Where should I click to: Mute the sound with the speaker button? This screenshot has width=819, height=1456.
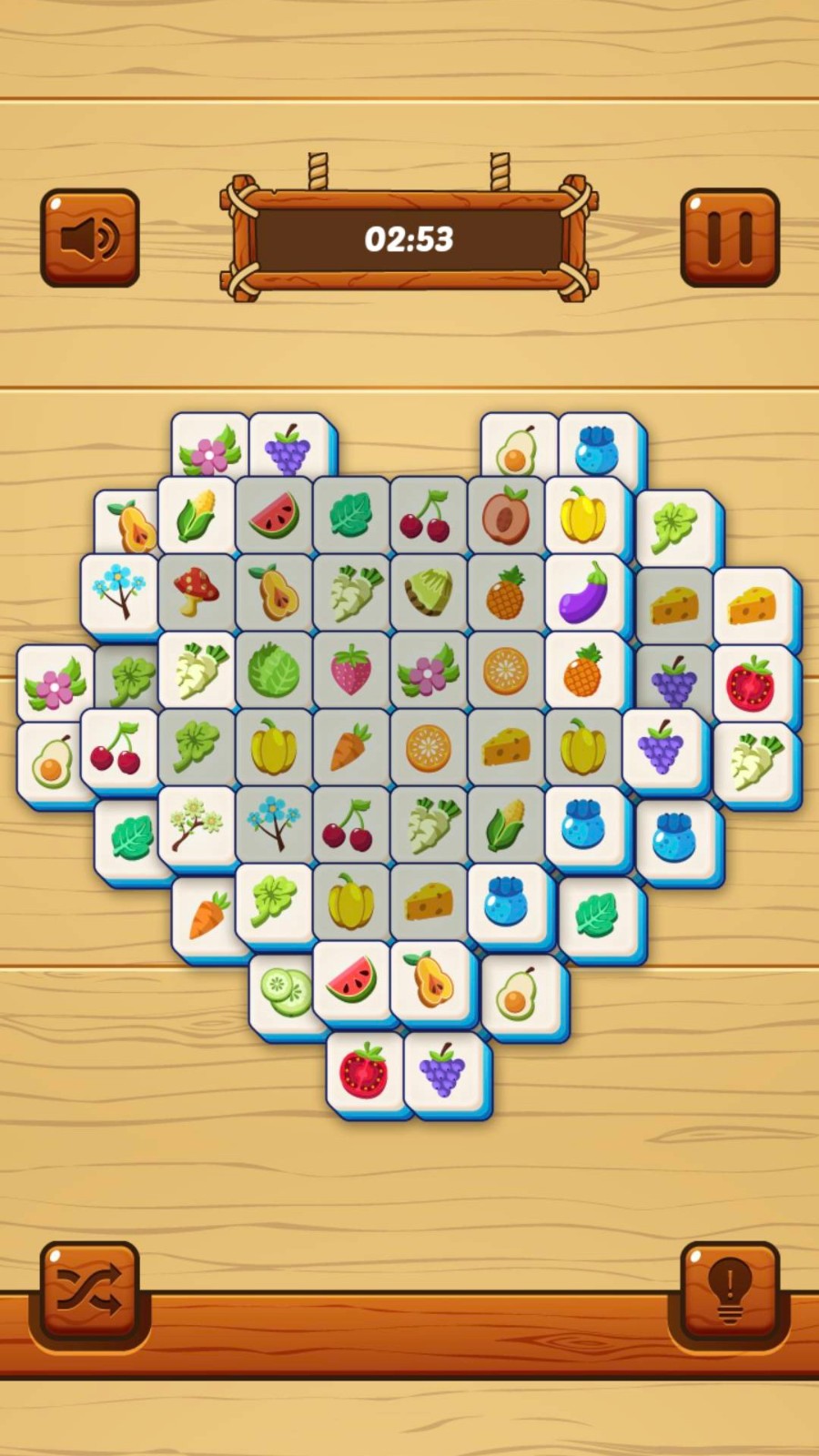(89, 238)
